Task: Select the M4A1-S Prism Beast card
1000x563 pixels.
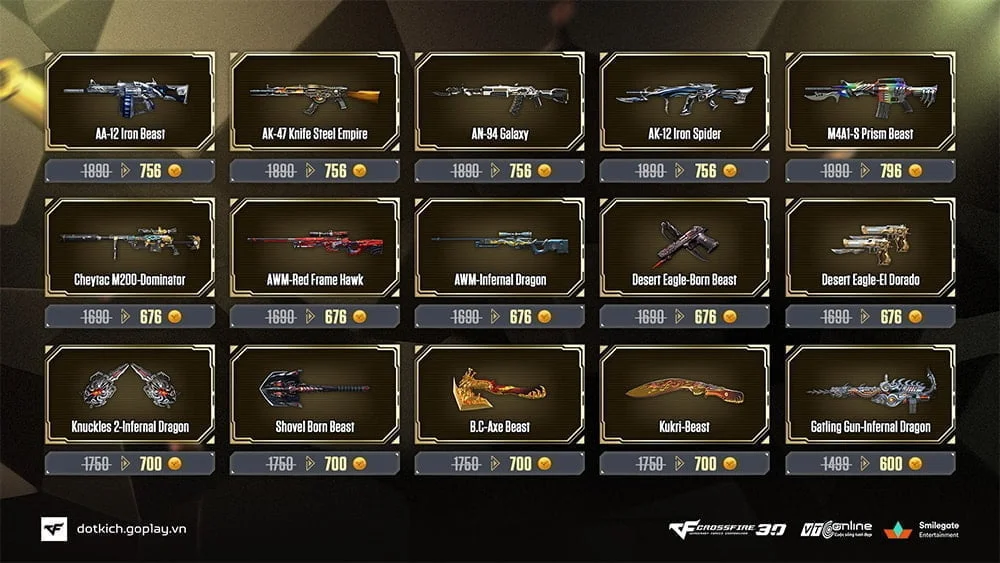Action: coord(870,101)
